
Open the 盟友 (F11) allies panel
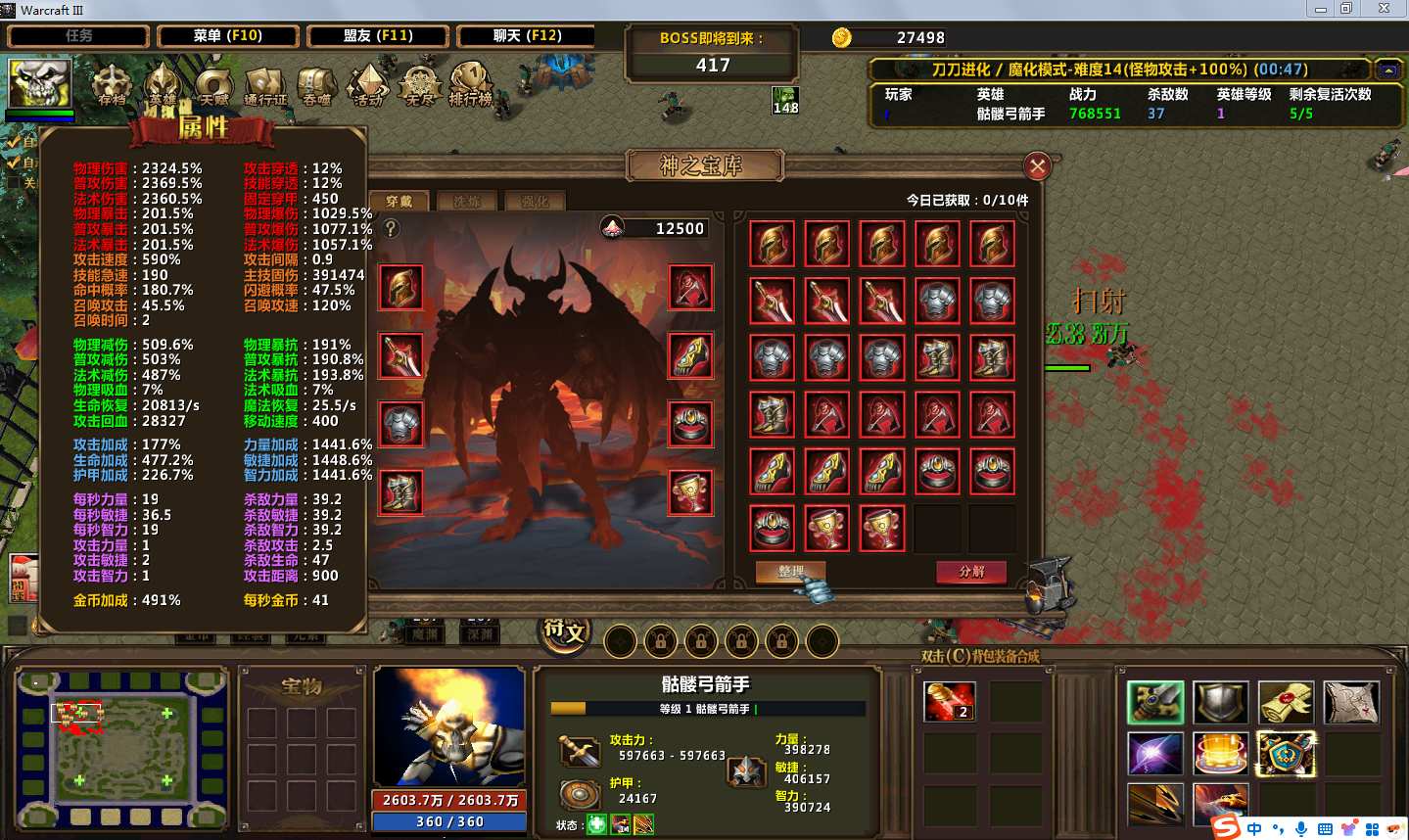[x=378, y=36]
